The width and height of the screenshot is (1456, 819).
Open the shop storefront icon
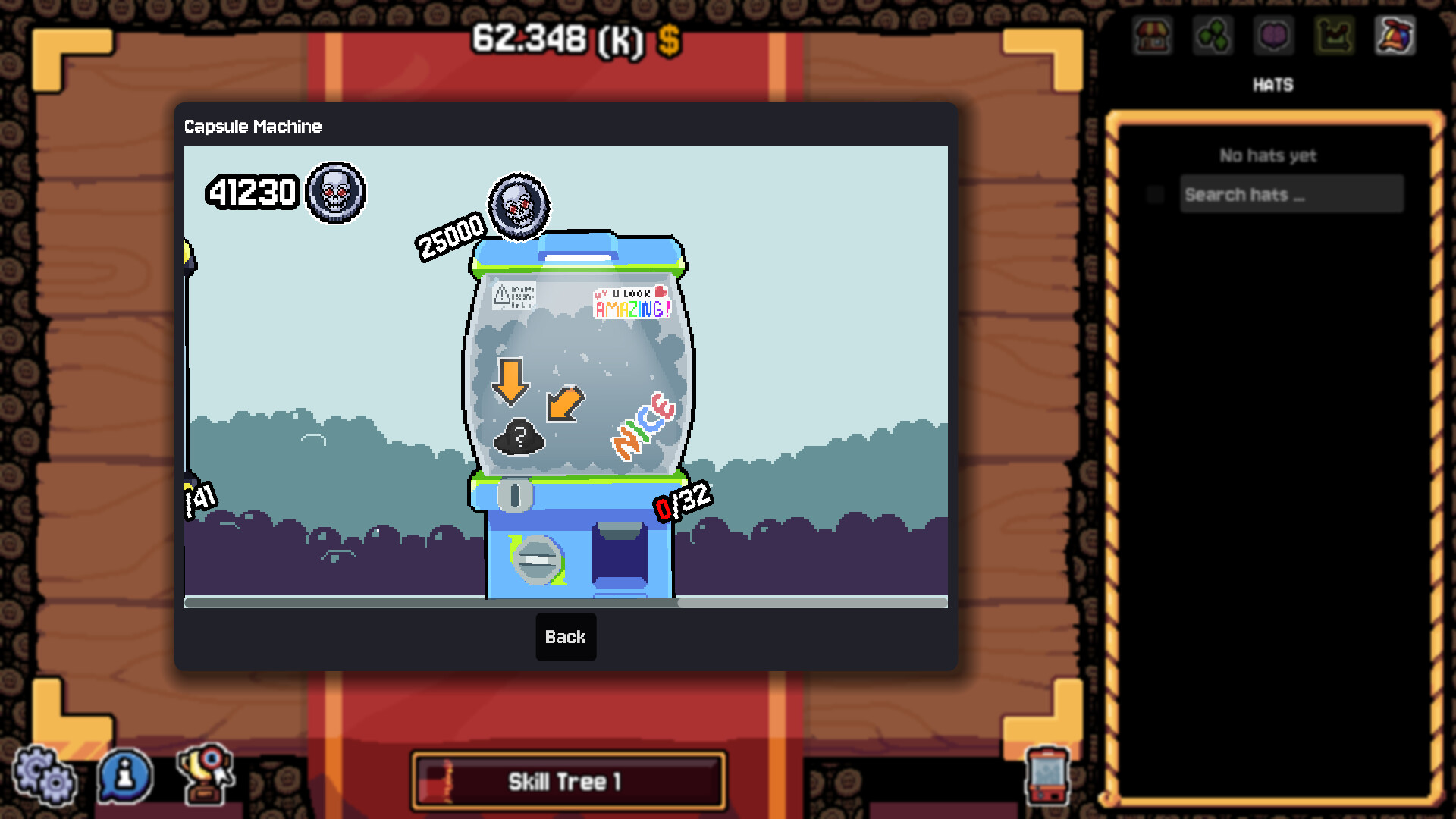[1153, 36]
